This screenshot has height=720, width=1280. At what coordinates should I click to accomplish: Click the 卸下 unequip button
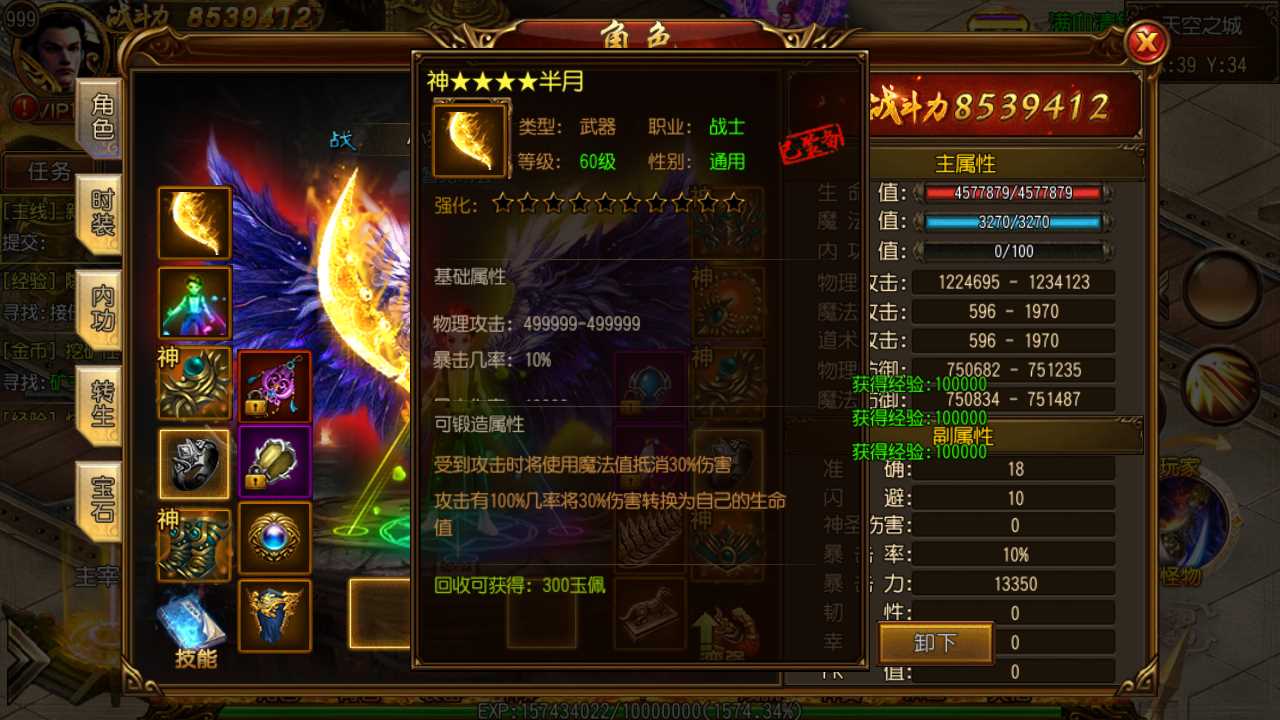pyautogui.click(x=934, y=645)
